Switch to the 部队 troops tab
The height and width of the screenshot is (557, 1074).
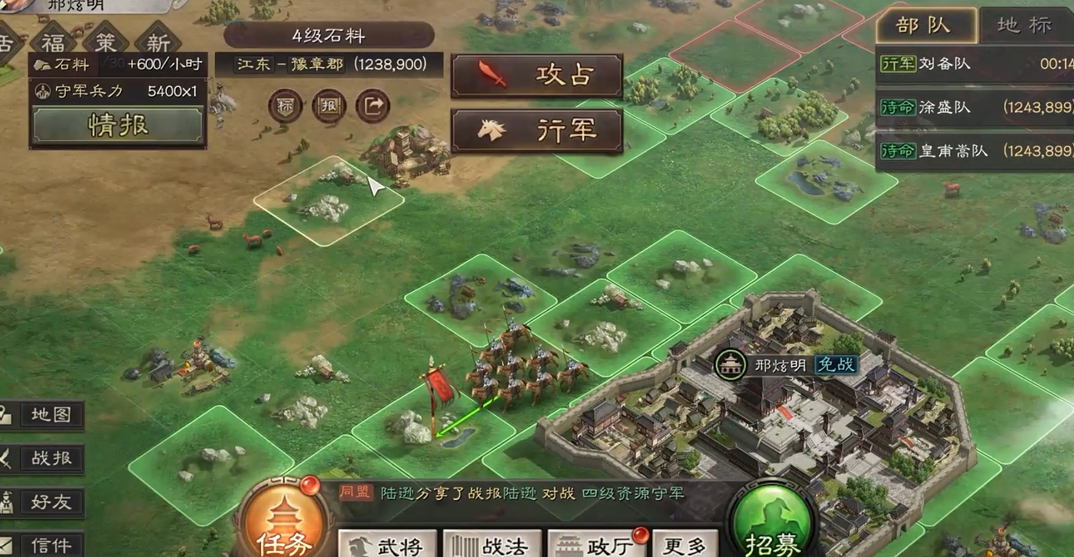click(x=923, y=26)
